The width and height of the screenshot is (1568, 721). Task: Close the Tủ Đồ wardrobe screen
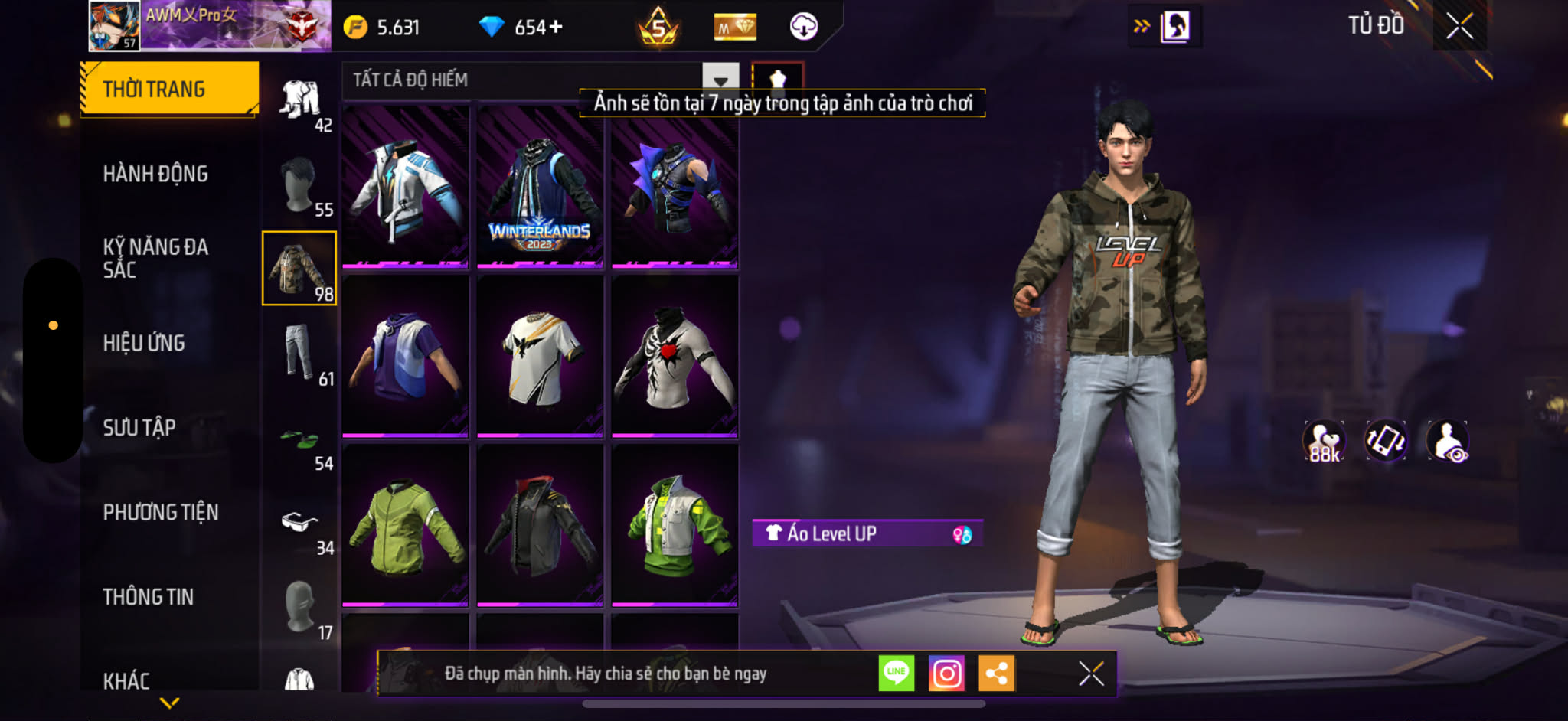(1459, 27)
